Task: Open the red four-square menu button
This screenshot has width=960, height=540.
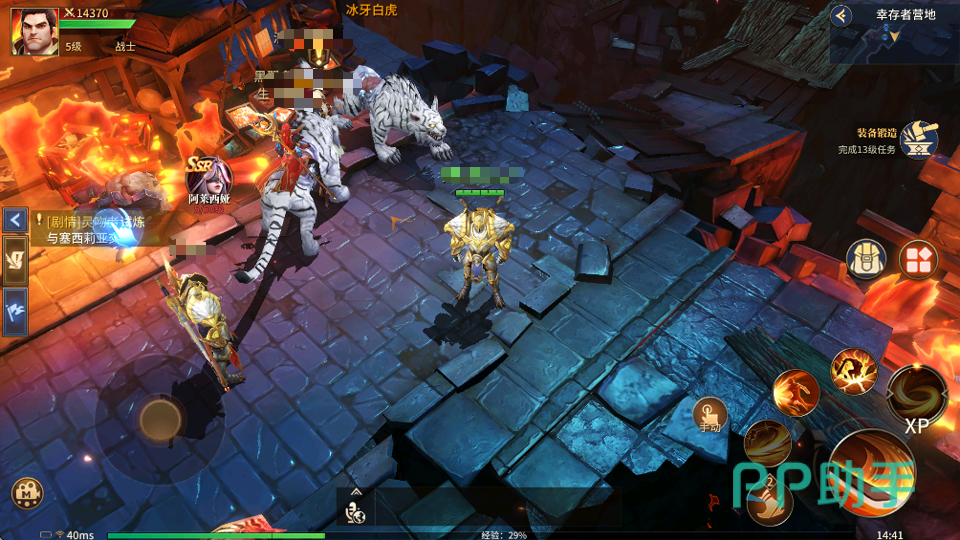Action: [917, 260]
